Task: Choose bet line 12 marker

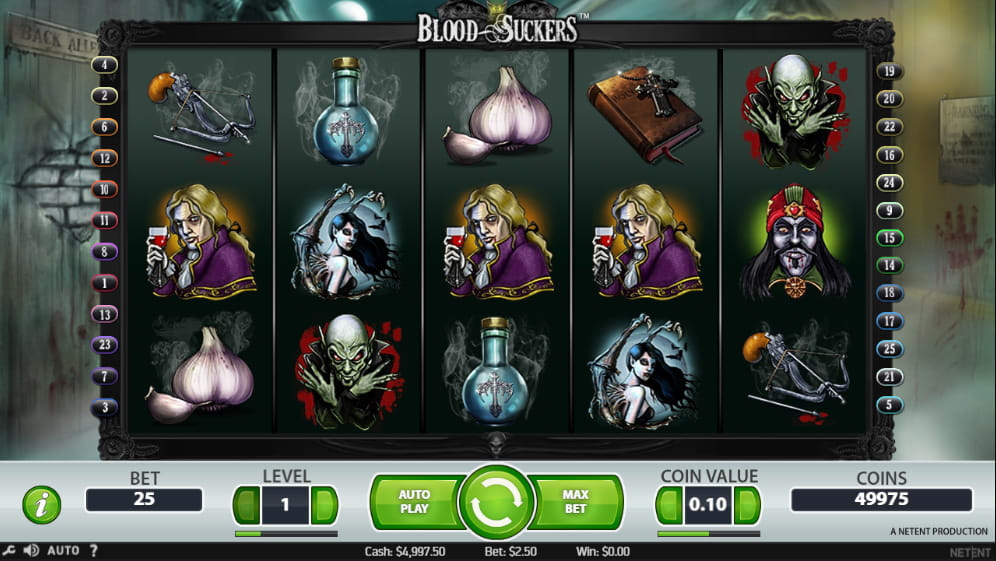Action: tap(104, 158)
